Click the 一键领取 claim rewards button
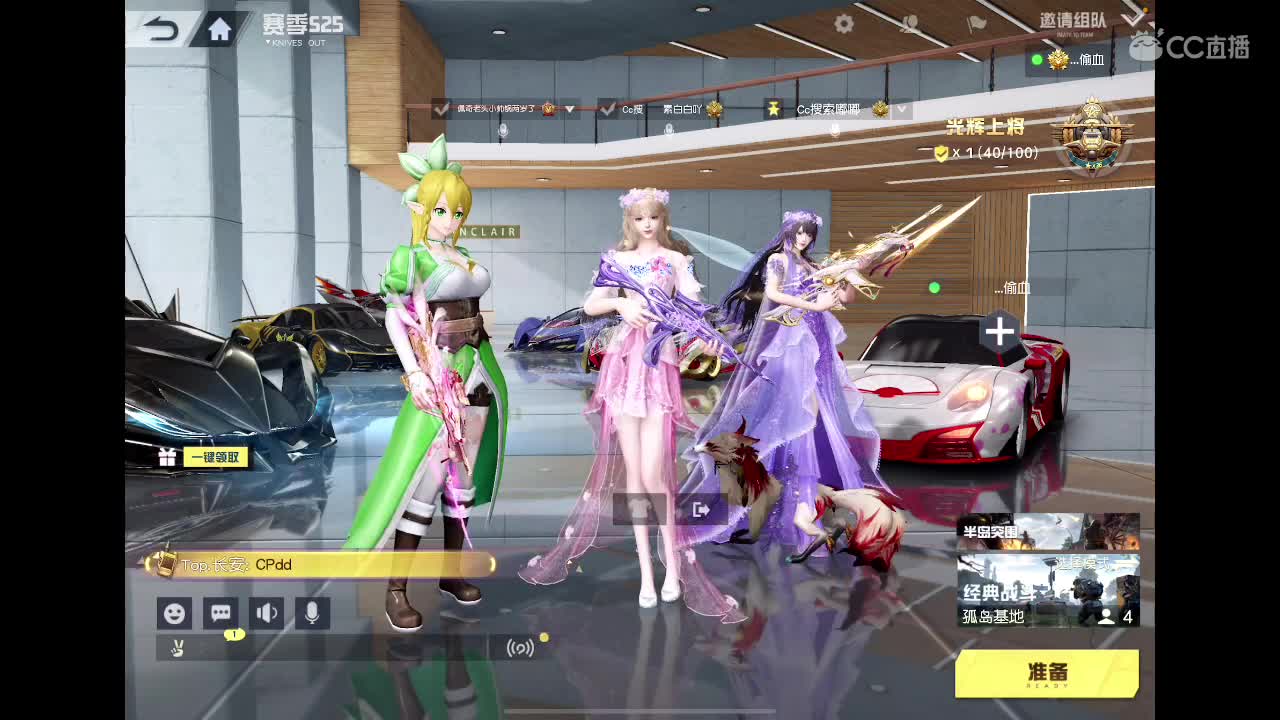 tap(214, 455)
